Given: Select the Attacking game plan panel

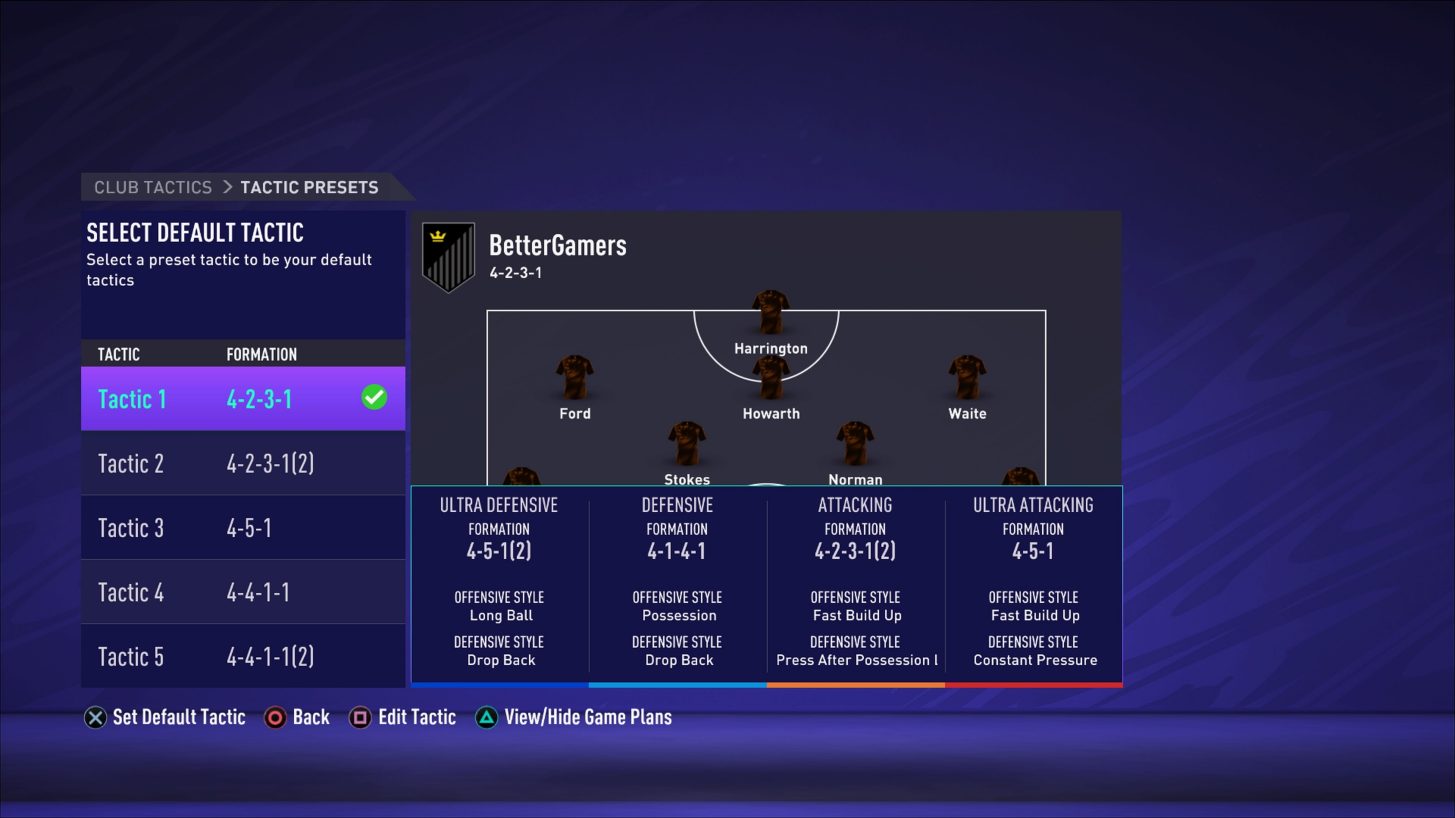Looking at the screenshot, I should coord(855,583).
